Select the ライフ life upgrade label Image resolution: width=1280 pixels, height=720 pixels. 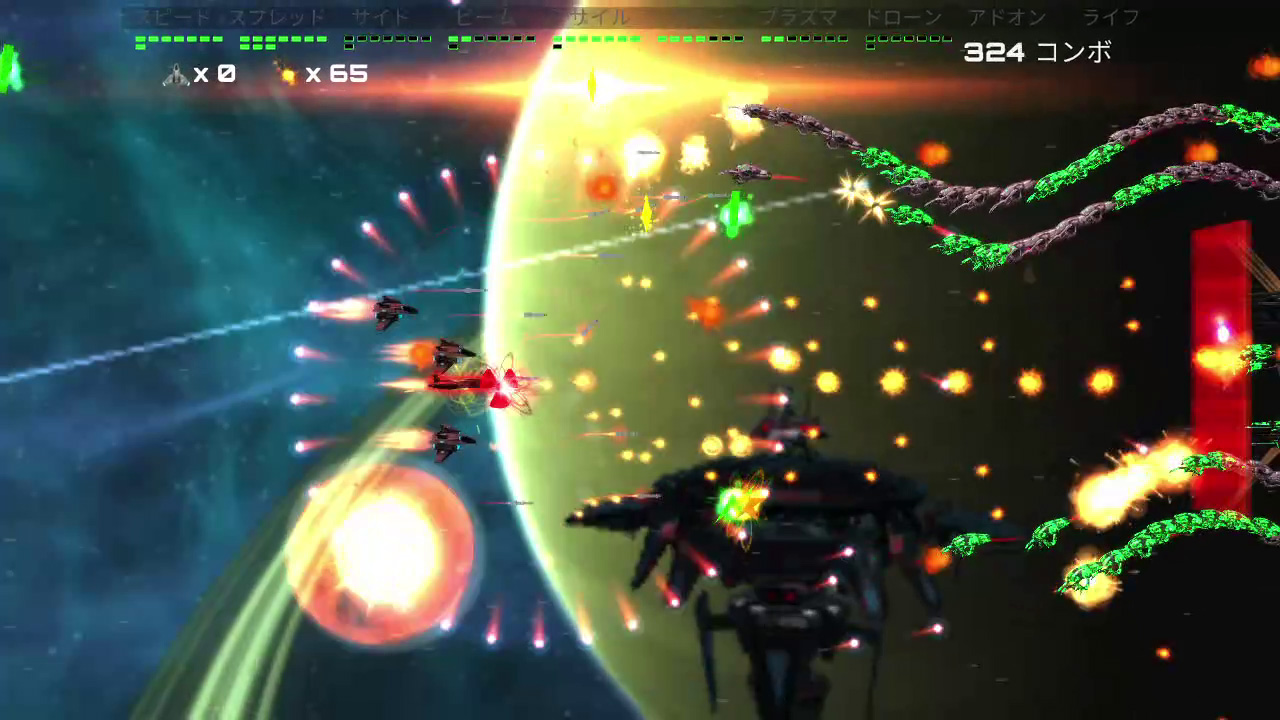point(1111,18)
